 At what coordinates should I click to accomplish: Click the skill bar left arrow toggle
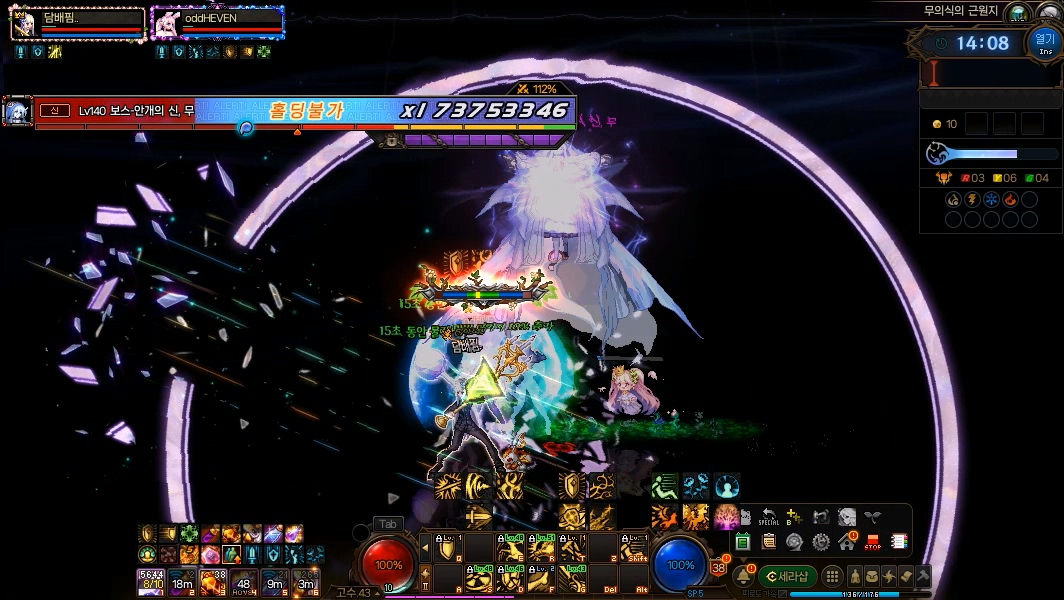click(x=425, y=548)
